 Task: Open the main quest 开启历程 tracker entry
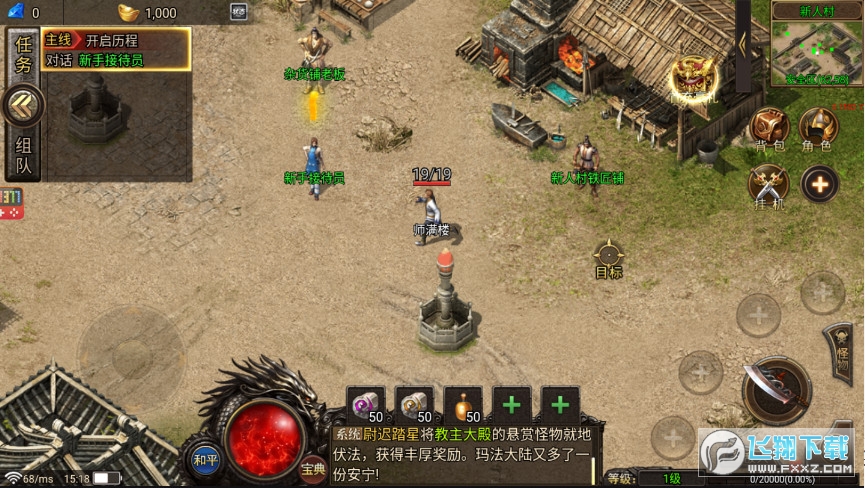pos(116,41)
